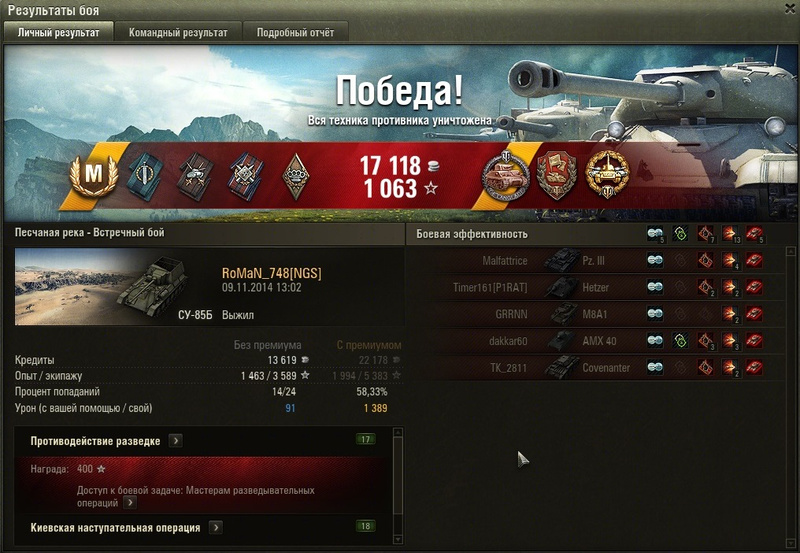Open the Подробный отчёт tab

click(x=293, y=32)
